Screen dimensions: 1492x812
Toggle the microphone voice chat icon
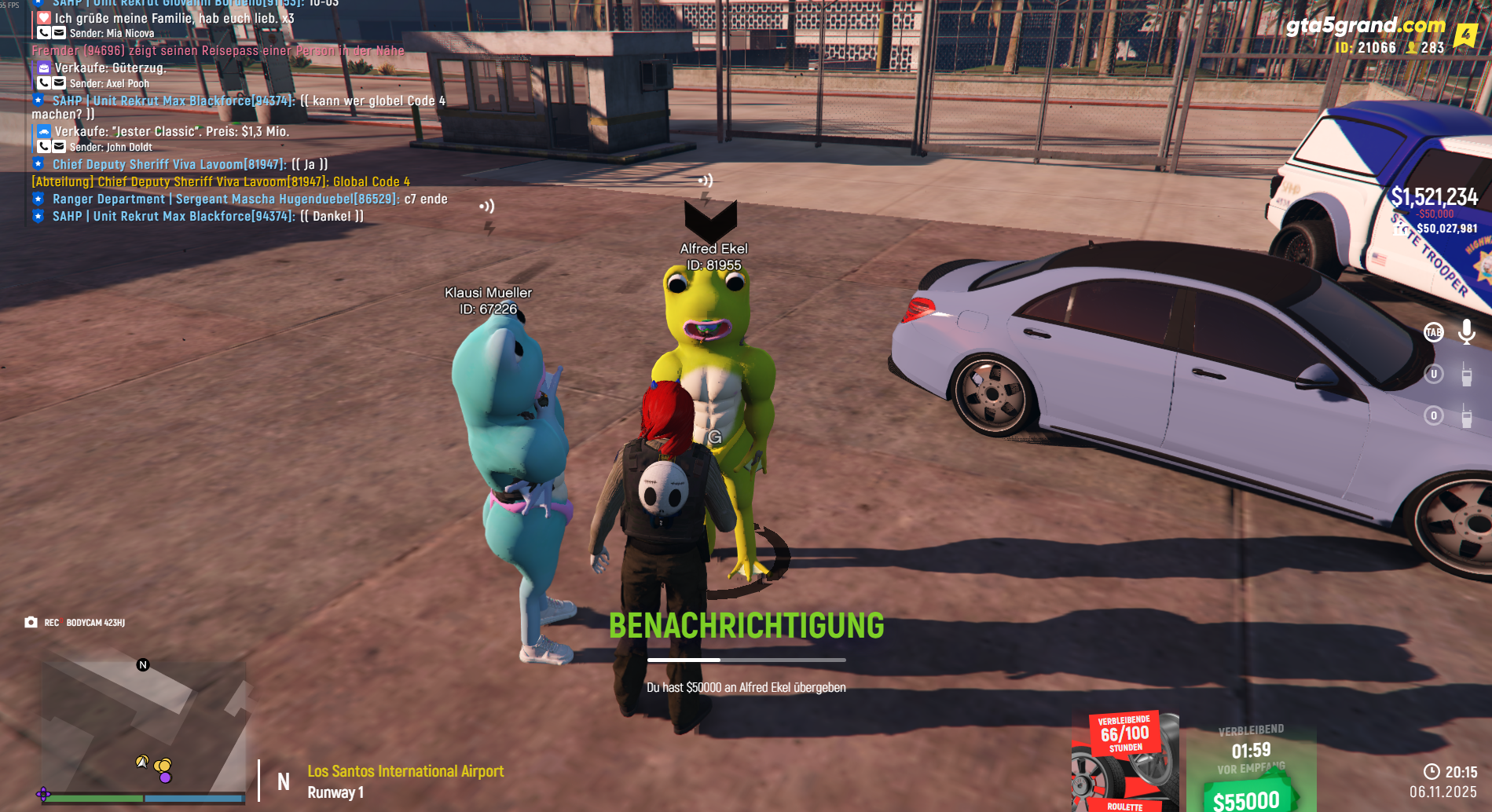pyautogui.click(x=1466, y=332)
